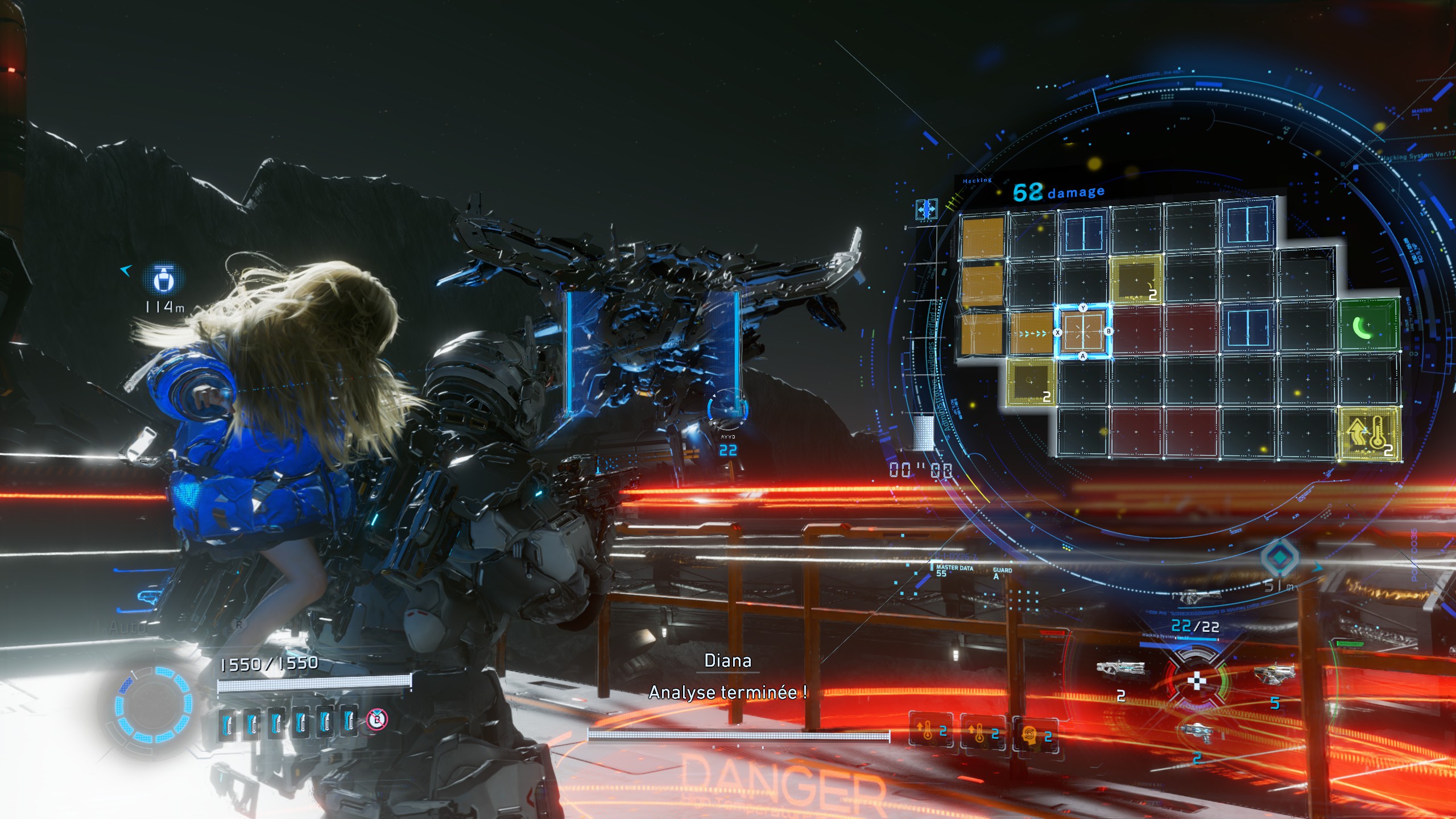Viewport: 1456px width, 819px height.
Task: Select the highlighted cursor tile on the grid
Action: pyautogui.click(x=1082, y=332)
